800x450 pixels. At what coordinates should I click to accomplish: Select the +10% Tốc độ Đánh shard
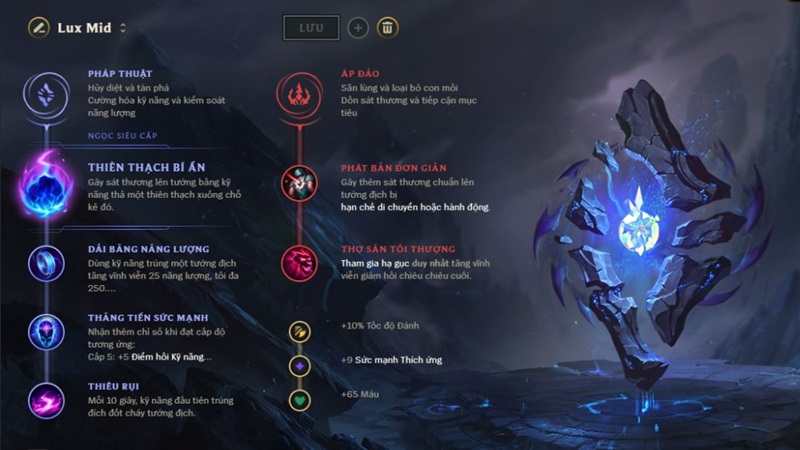[x=299, y=331]
